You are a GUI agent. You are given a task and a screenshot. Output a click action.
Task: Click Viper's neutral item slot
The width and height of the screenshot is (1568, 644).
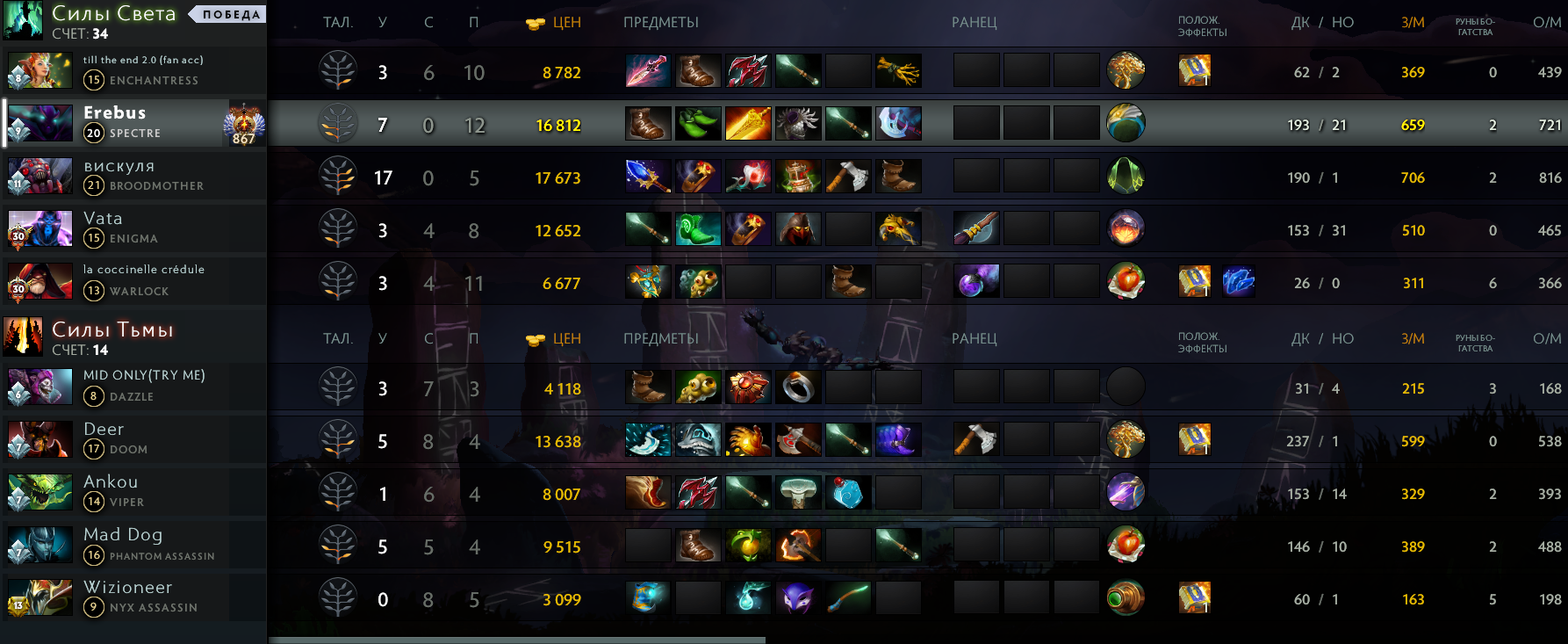click(1126, 493)
